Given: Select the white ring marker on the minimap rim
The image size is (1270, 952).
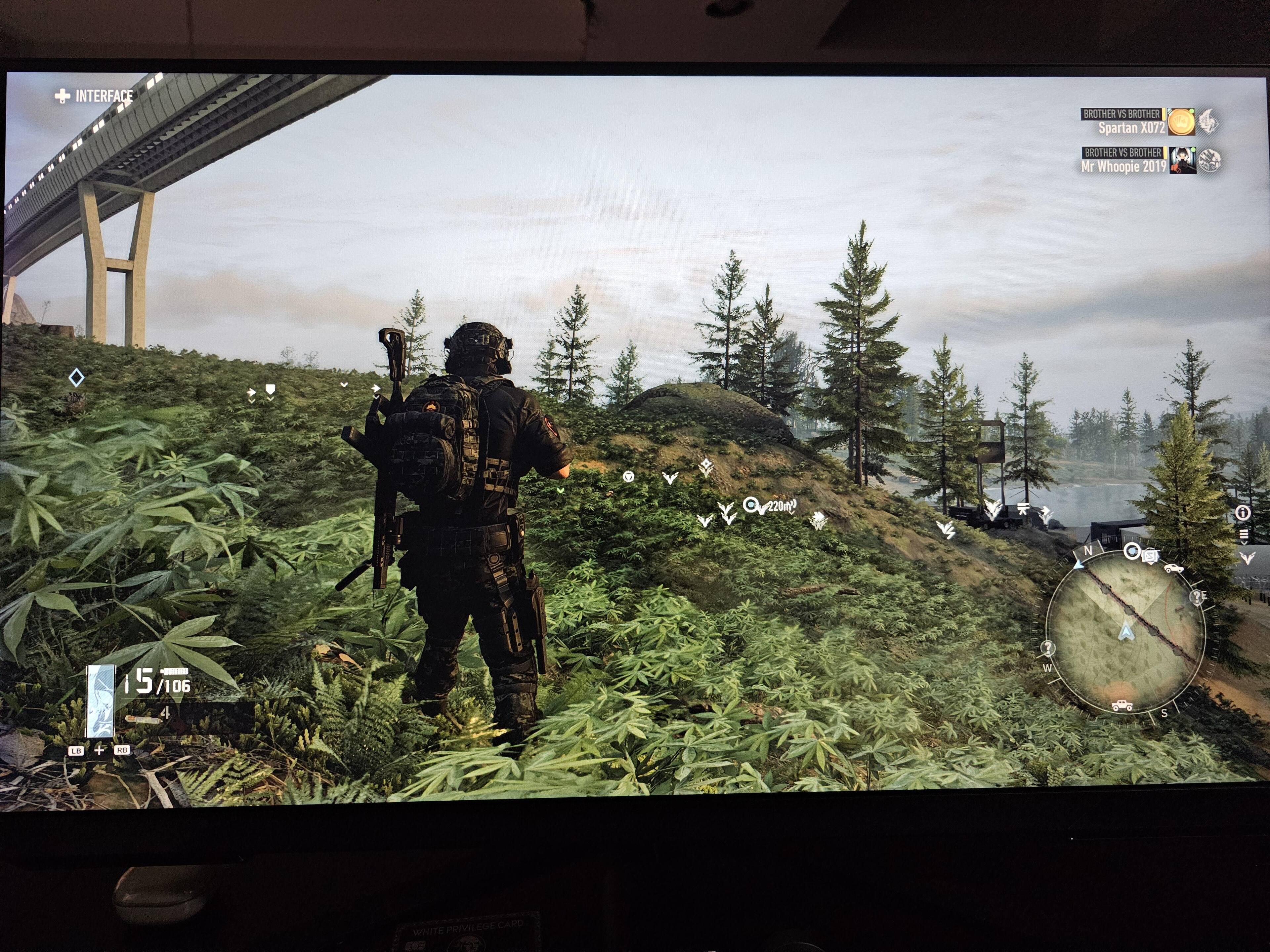Looking at the screenshot, I should pos(1132,551).
